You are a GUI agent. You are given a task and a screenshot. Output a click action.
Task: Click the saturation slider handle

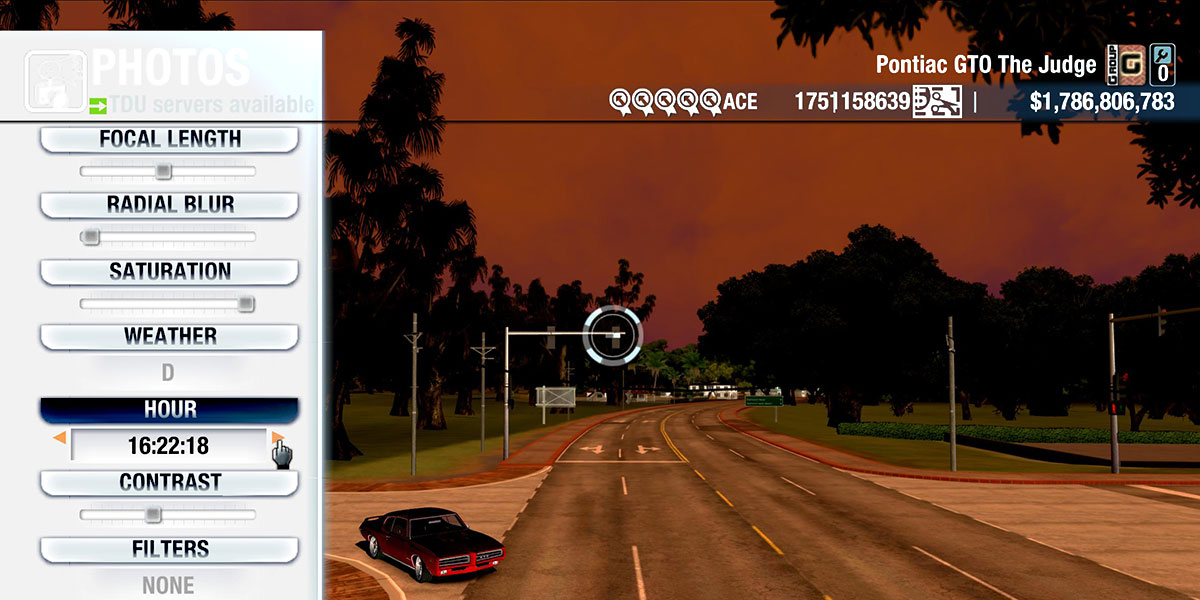(245, 304)
